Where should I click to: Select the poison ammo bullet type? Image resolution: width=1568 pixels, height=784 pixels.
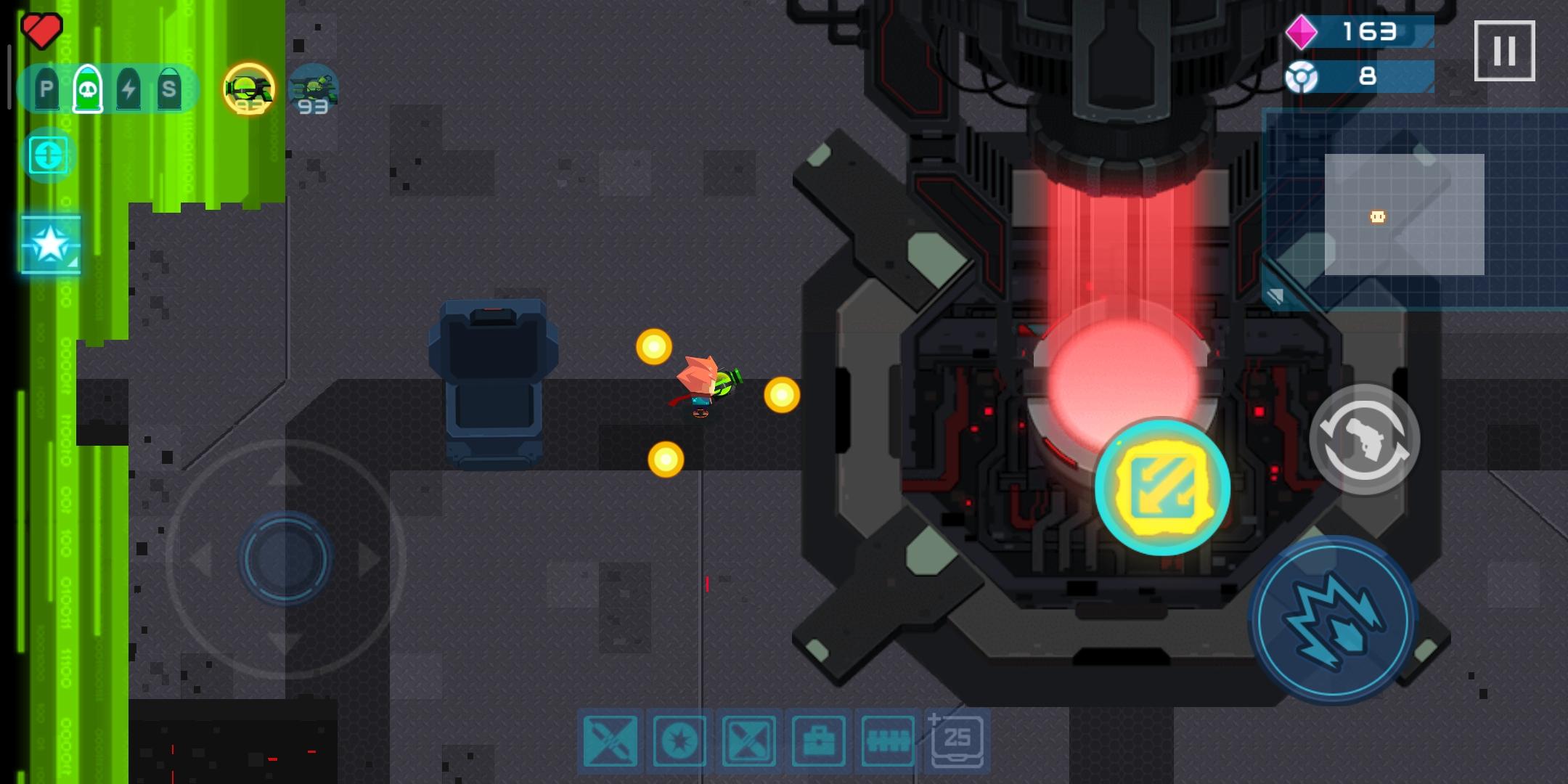click(86, 89)
